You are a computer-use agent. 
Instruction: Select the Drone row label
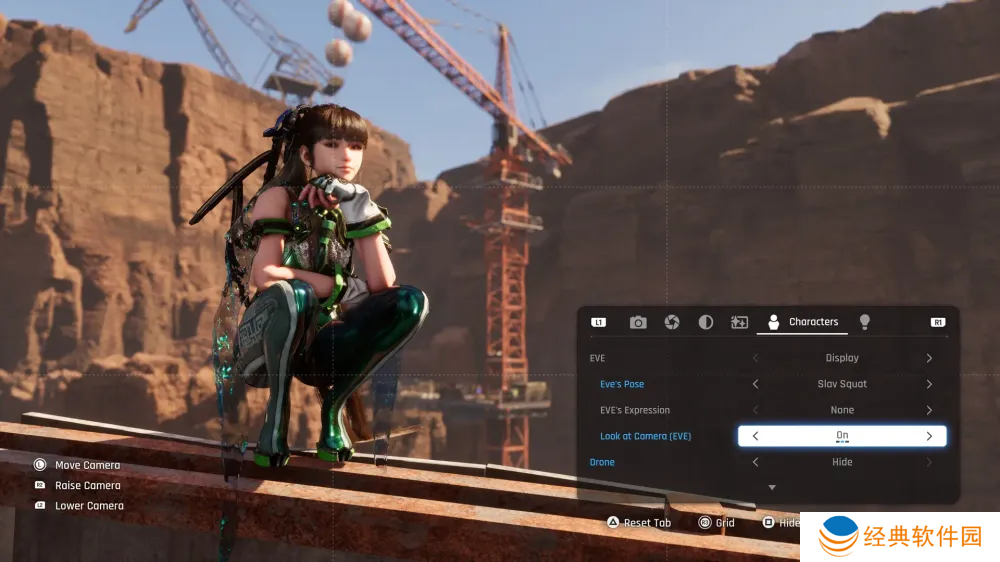pyautogui.click(x=602, y=462)
